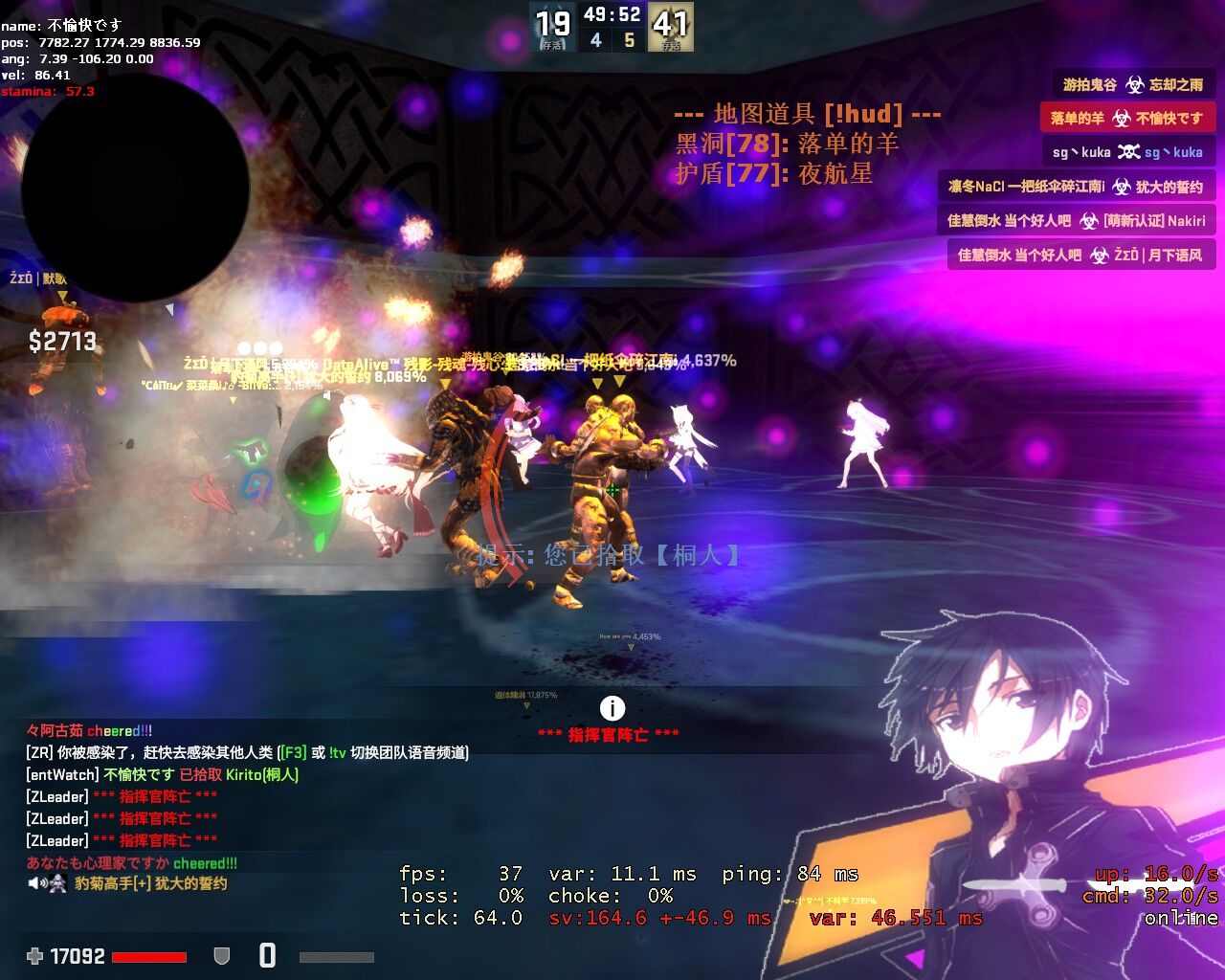
Task: Select the entWatch Kirito pickup chat line
Action: [163, 774]
